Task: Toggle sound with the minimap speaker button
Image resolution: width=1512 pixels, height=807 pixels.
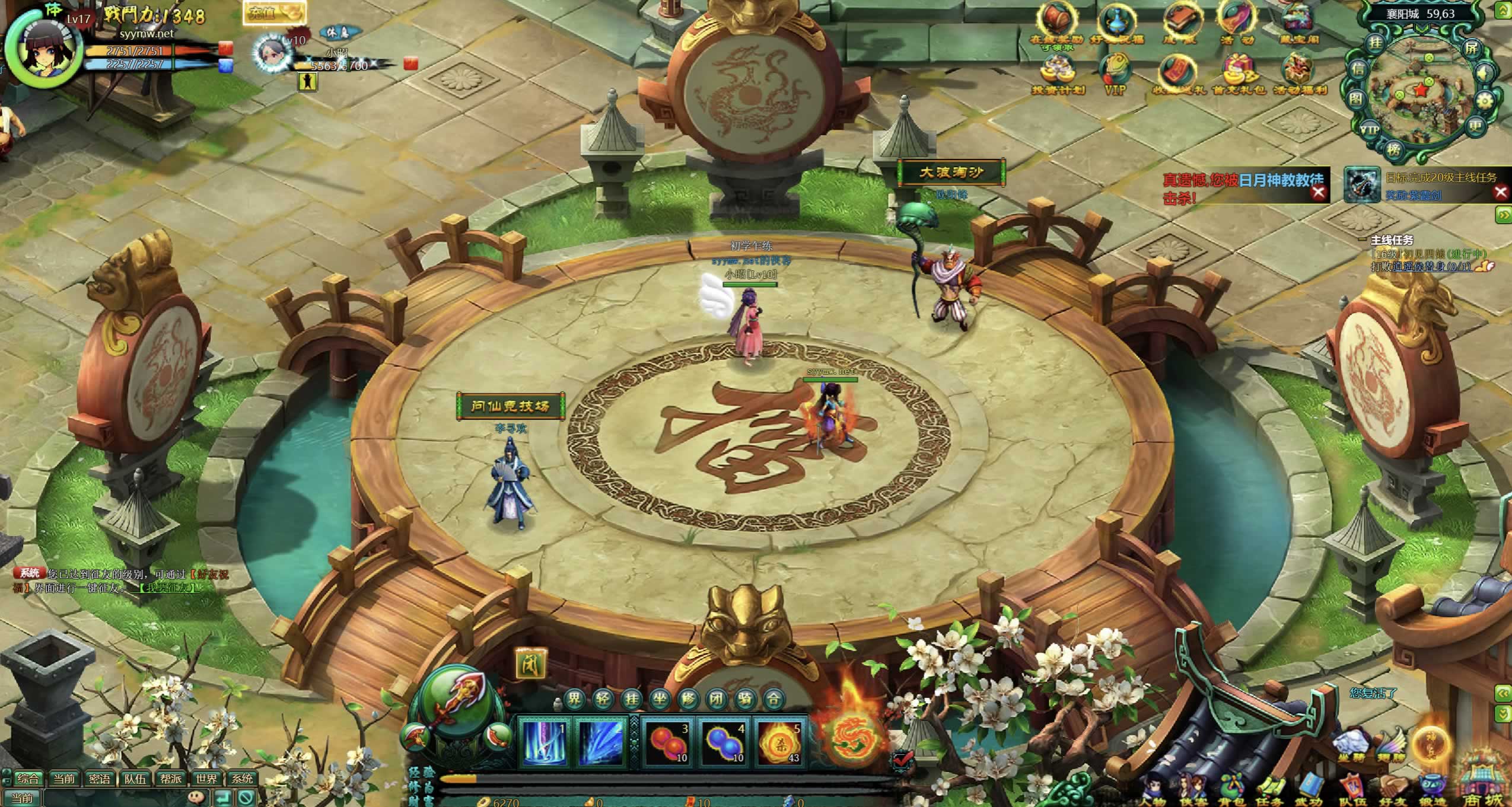Action: point(1484,74)
